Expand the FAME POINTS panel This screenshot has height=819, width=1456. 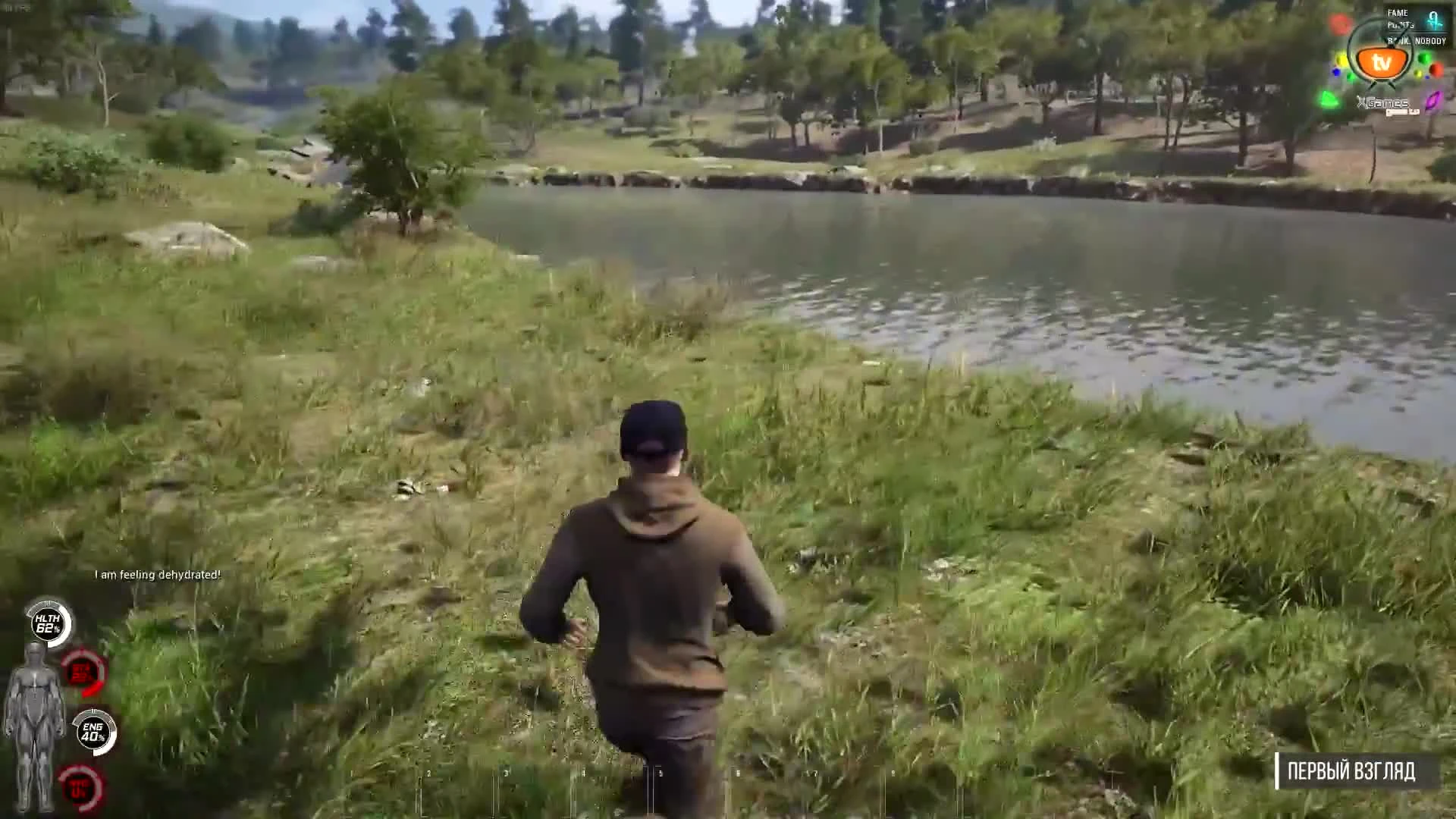[1399, 19]
